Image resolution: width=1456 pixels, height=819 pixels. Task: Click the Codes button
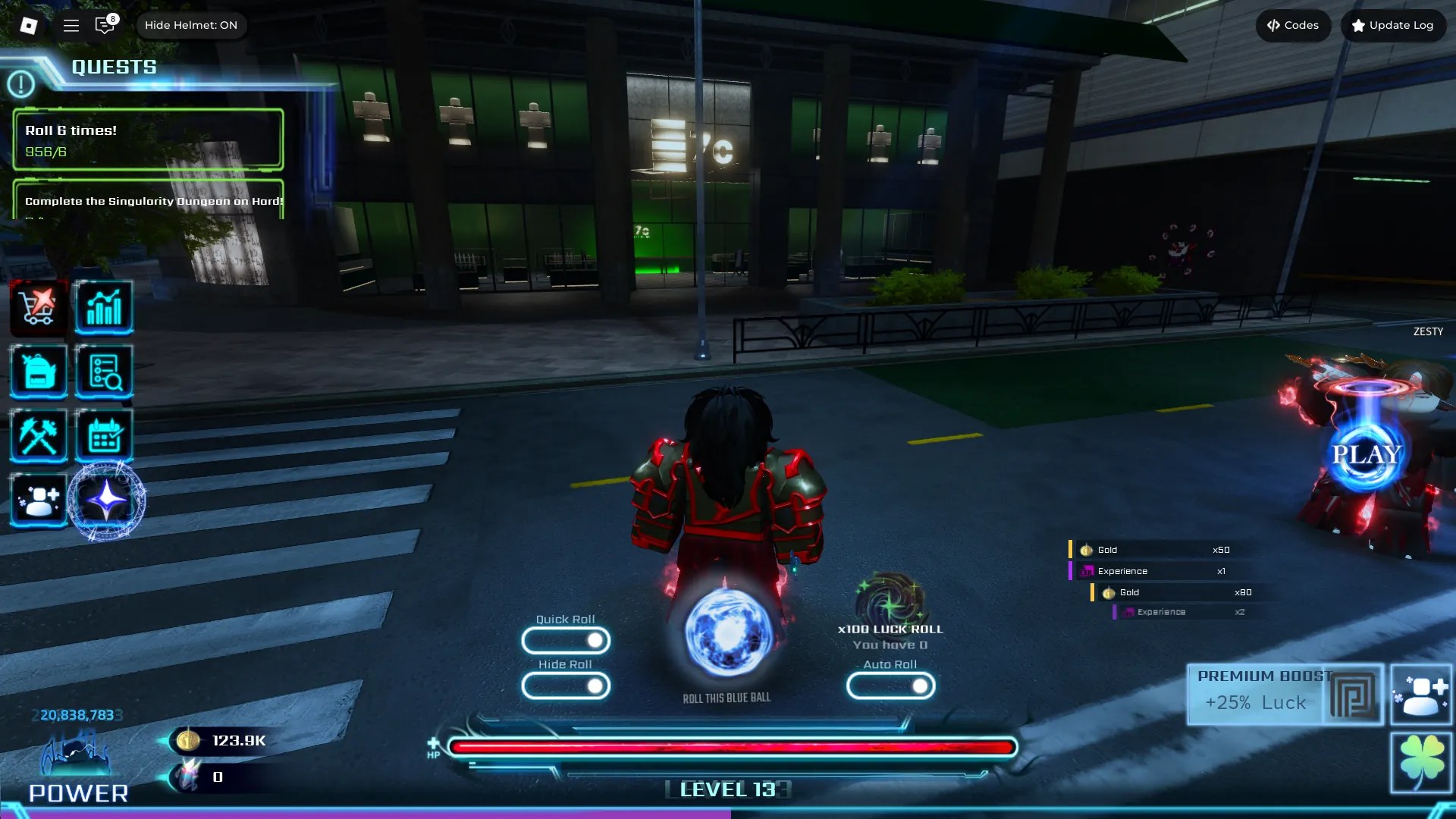1292,25
